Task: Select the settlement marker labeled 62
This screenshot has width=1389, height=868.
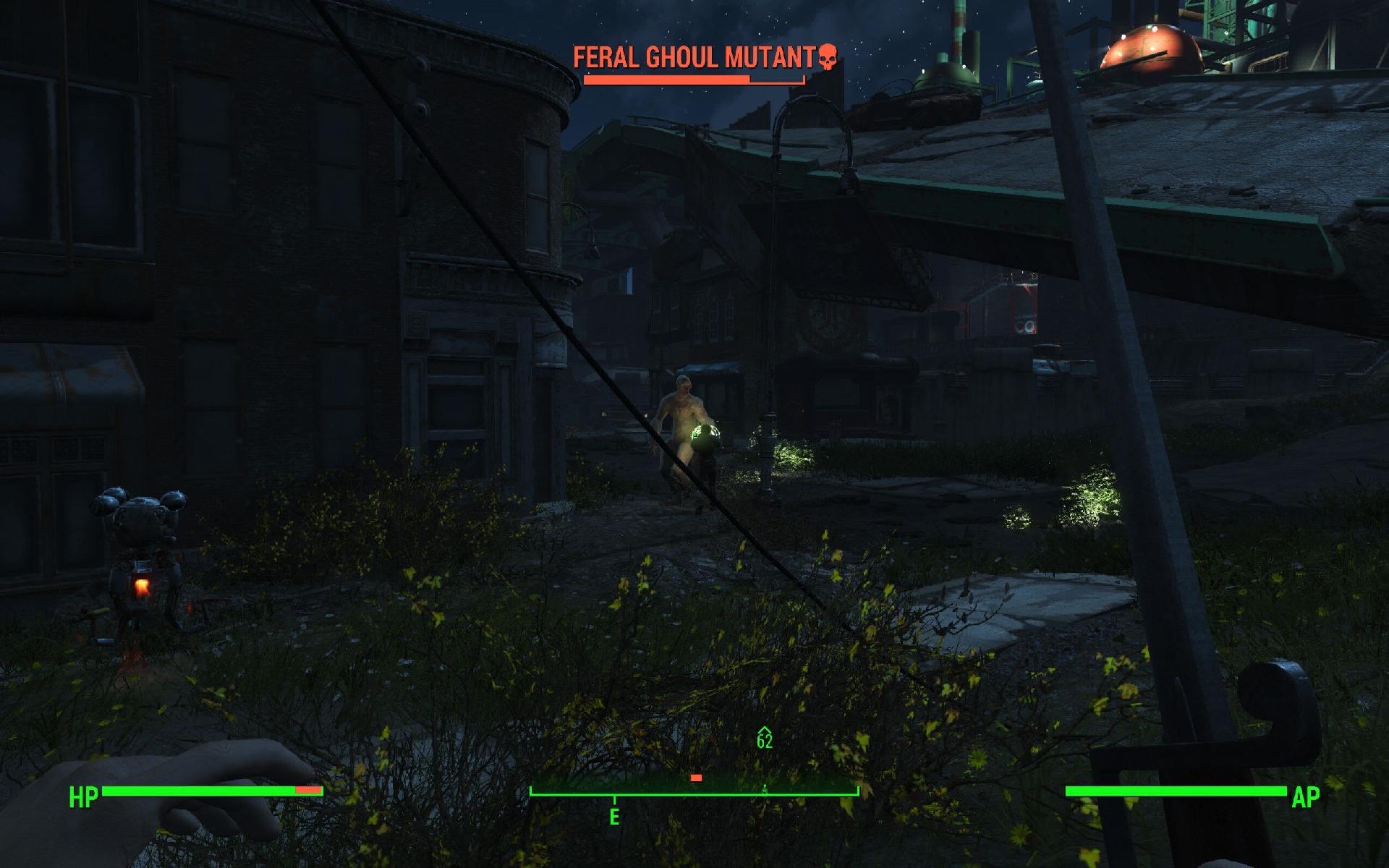Action: click(x=765, y=738)
